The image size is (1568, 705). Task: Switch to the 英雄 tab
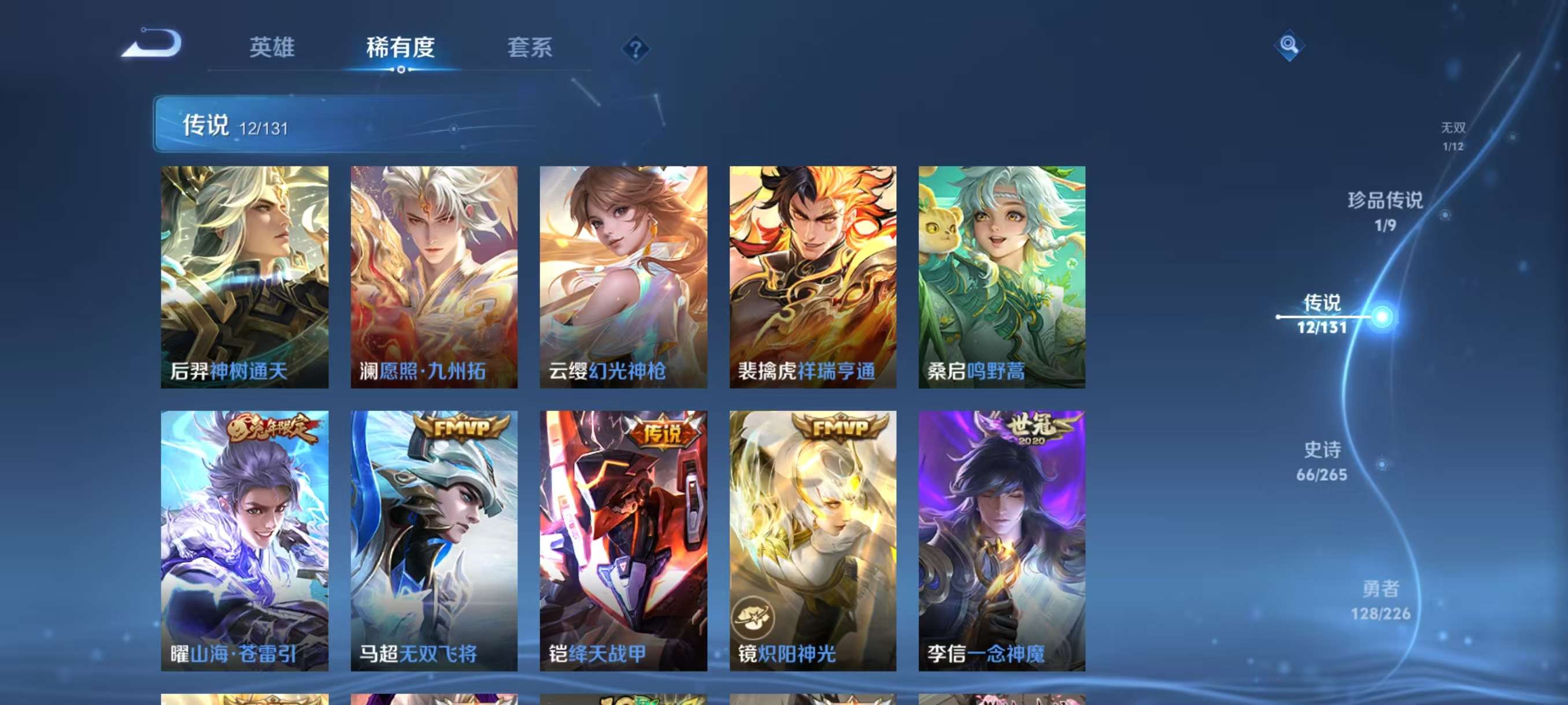coord(273,49)
